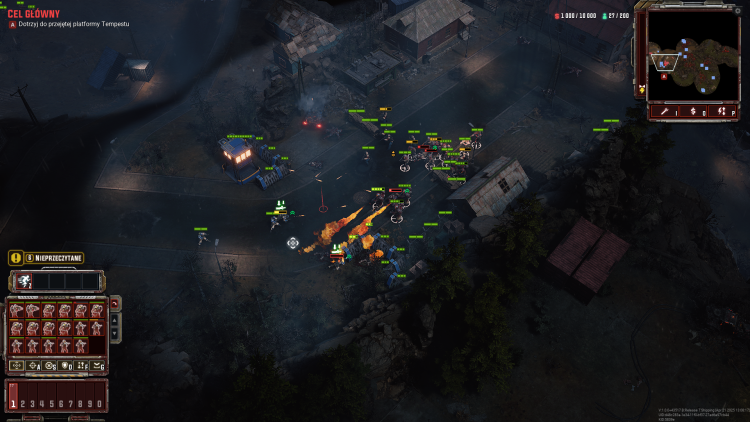The image size is (750, 422).
Task: Click the red button beside the unit panel
Action: (x=114, y=303)
